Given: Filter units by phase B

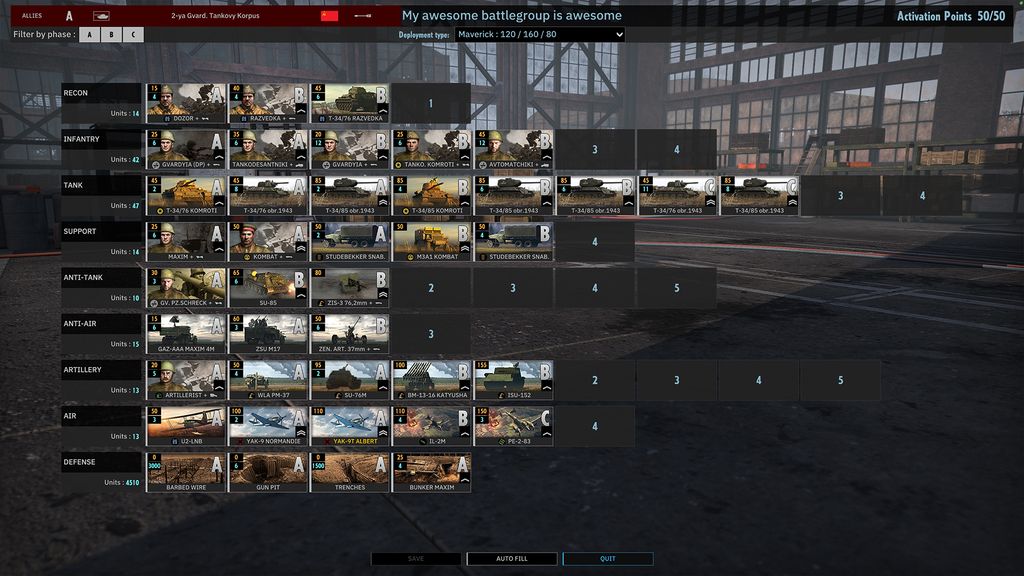Looking at the screenshot, I should coord(111,35).
